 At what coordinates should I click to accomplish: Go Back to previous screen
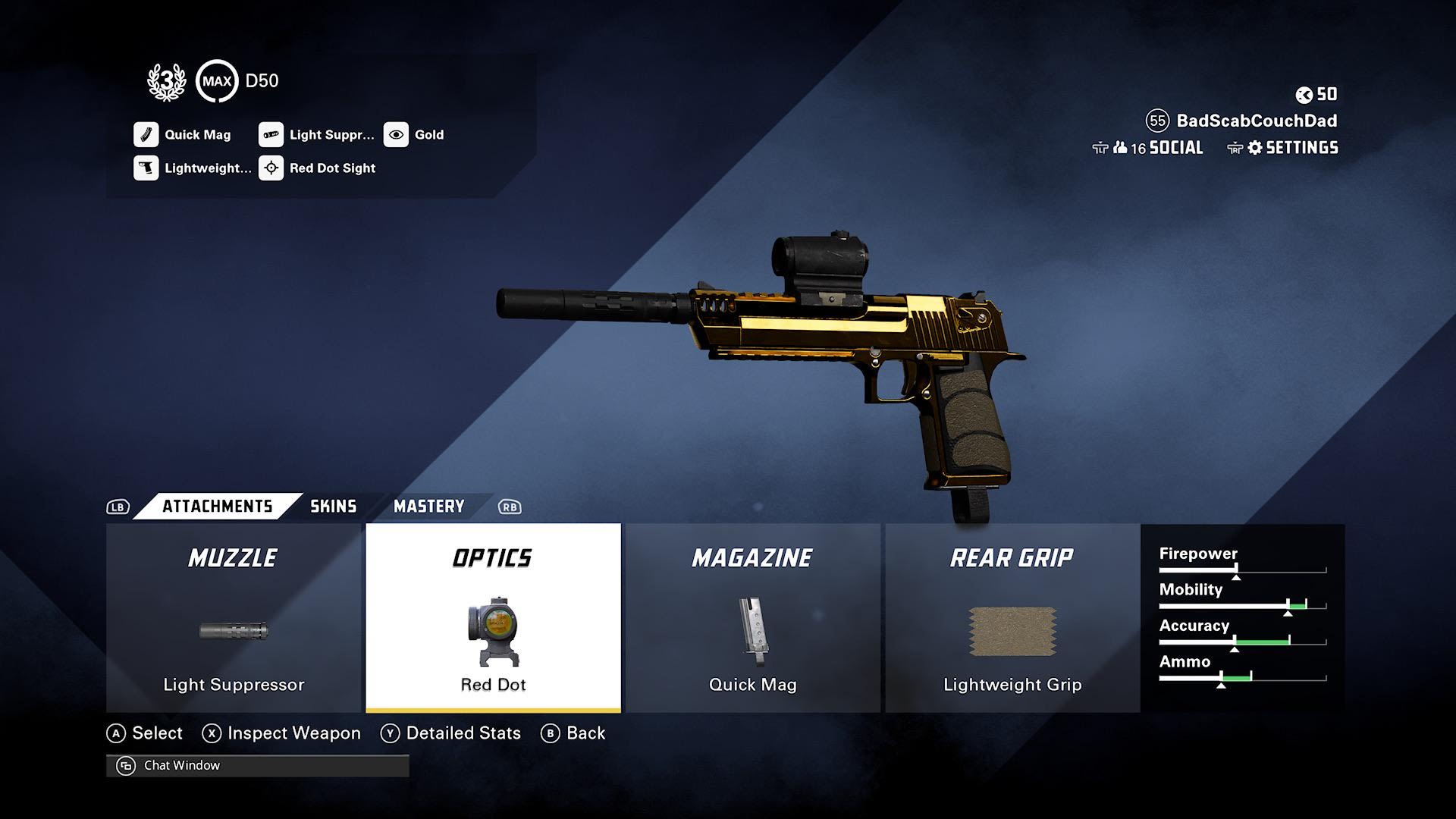pyautogui.click(x=585, y=733)
